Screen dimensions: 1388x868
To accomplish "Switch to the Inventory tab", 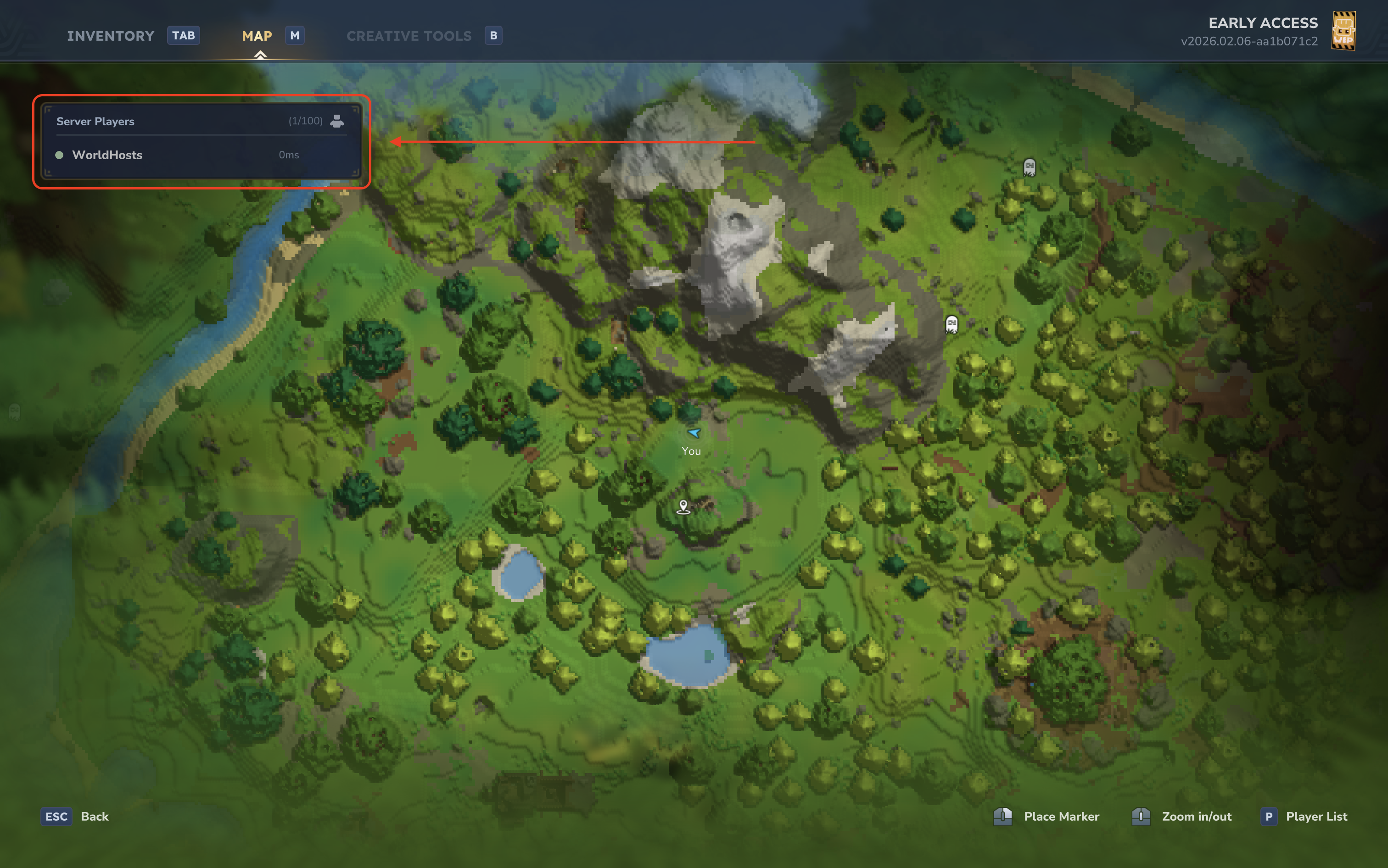I will [110, 36].
